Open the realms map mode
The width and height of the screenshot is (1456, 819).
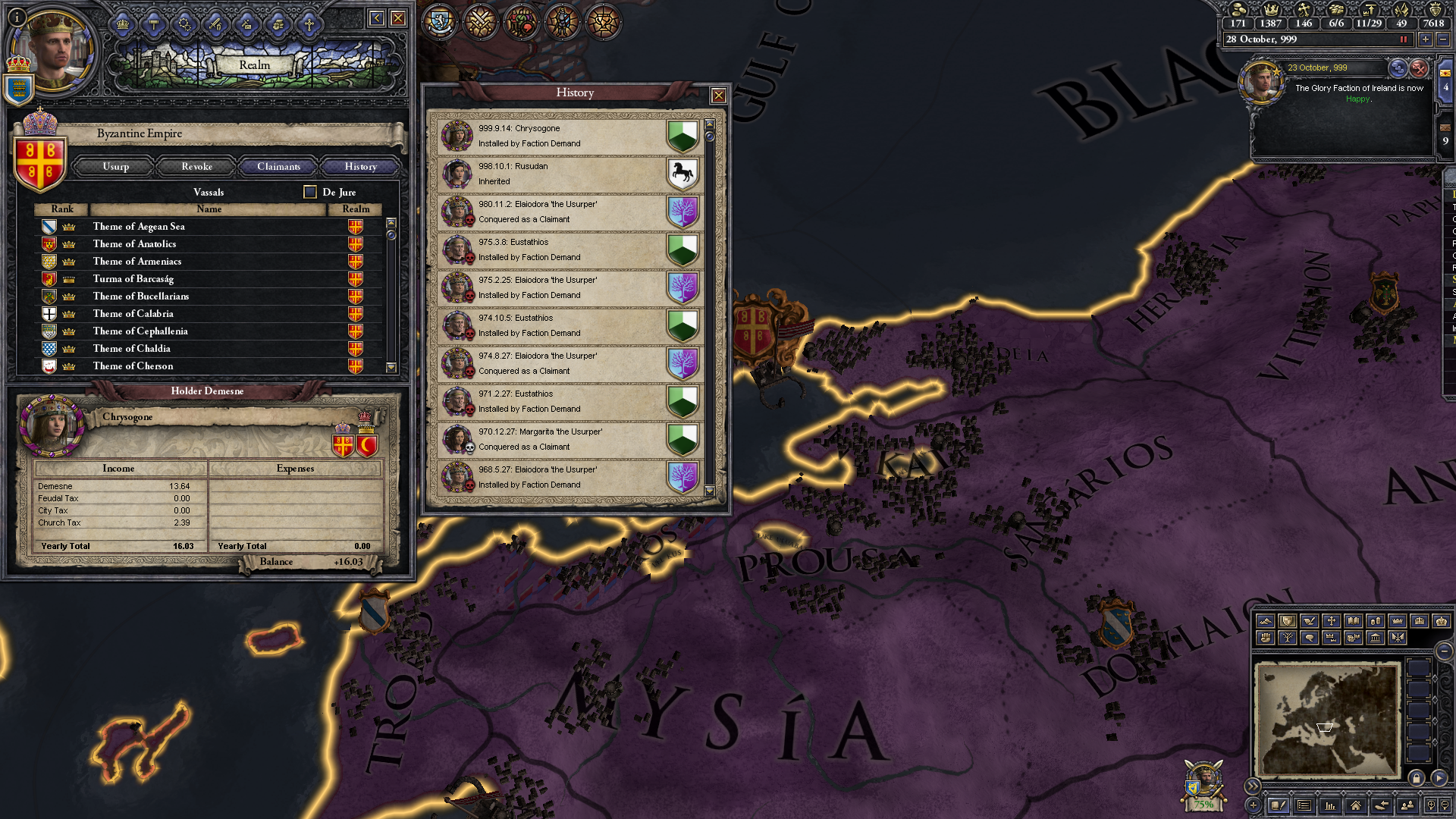pos(1288,622)
